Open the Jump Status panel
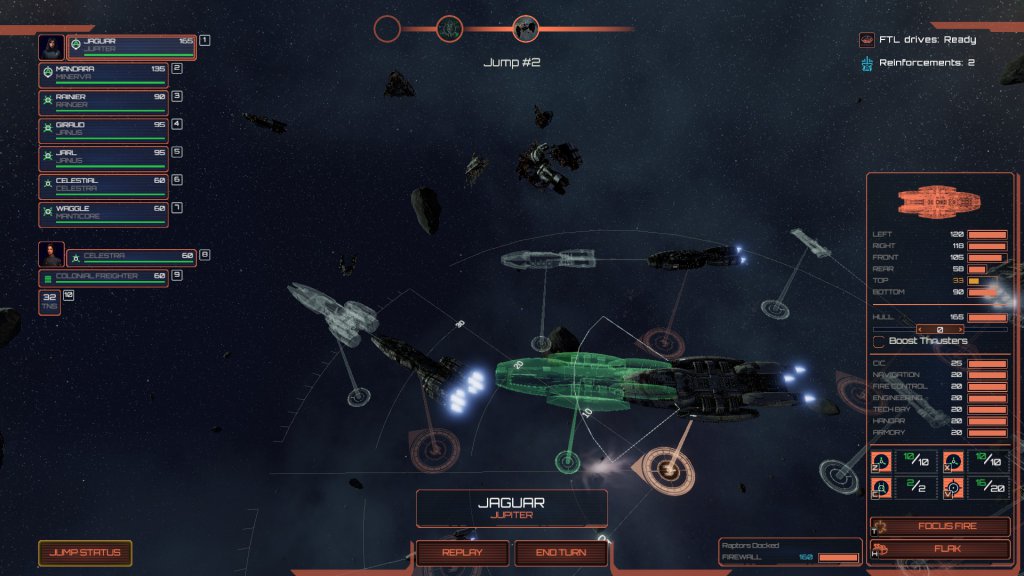The height and width of the screenshot is (576, 1024). (85, 553)
